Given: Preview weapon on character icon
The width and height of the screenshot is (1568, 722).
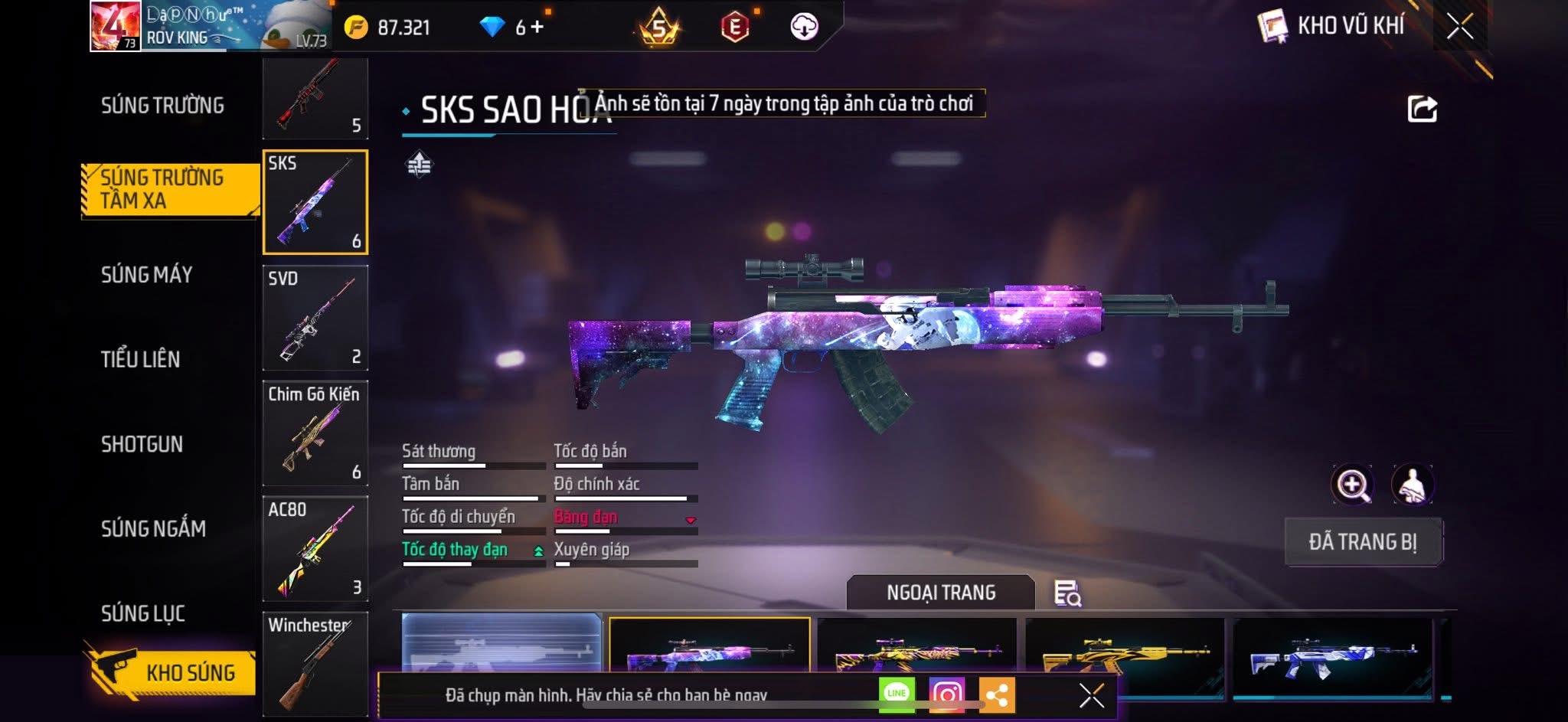Looking at the screenshot, I should (1412, 485).
